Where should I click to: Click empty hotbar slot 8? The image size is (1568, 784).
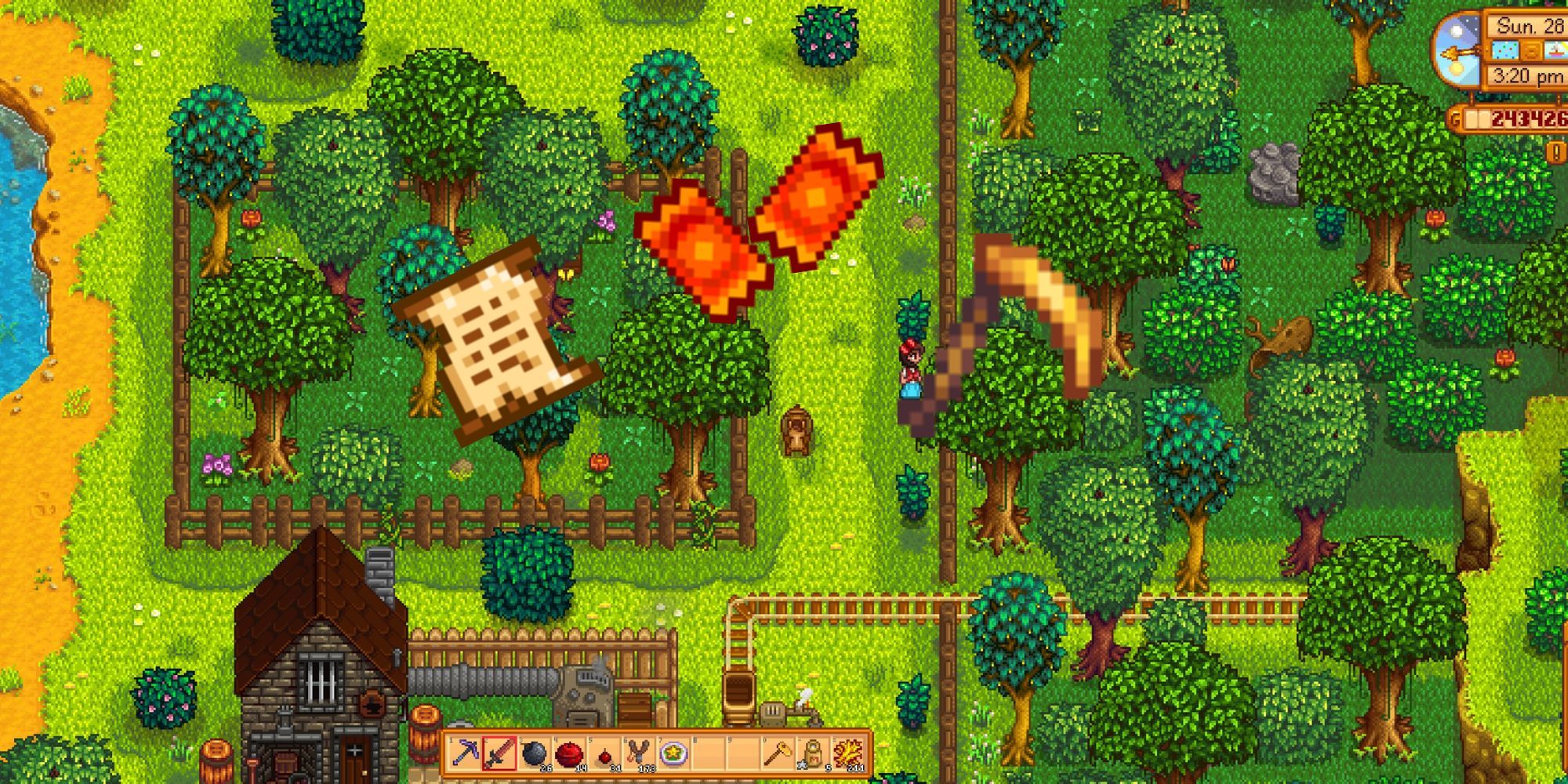point(709,753)
